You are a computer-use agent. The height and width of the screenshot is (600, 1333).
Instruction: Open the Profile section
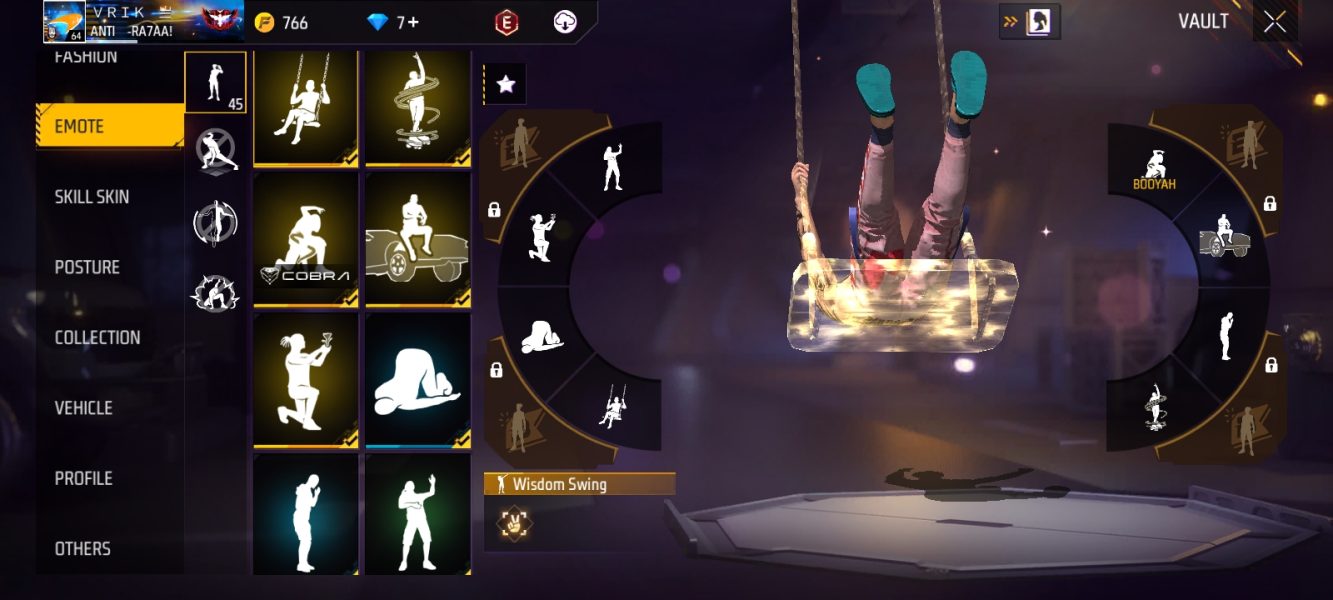[x=83, y=478]
